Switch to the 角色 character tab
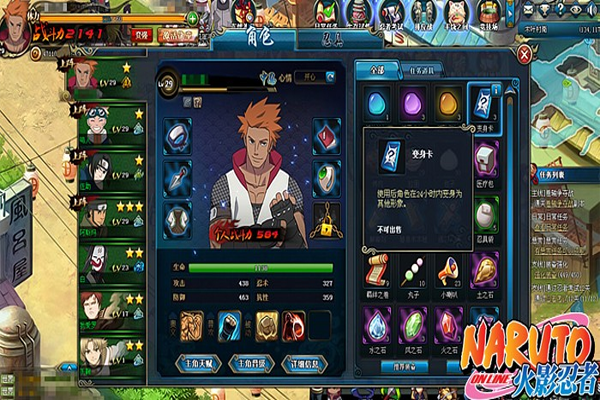The image size is (600, 400). click(246, 40)
